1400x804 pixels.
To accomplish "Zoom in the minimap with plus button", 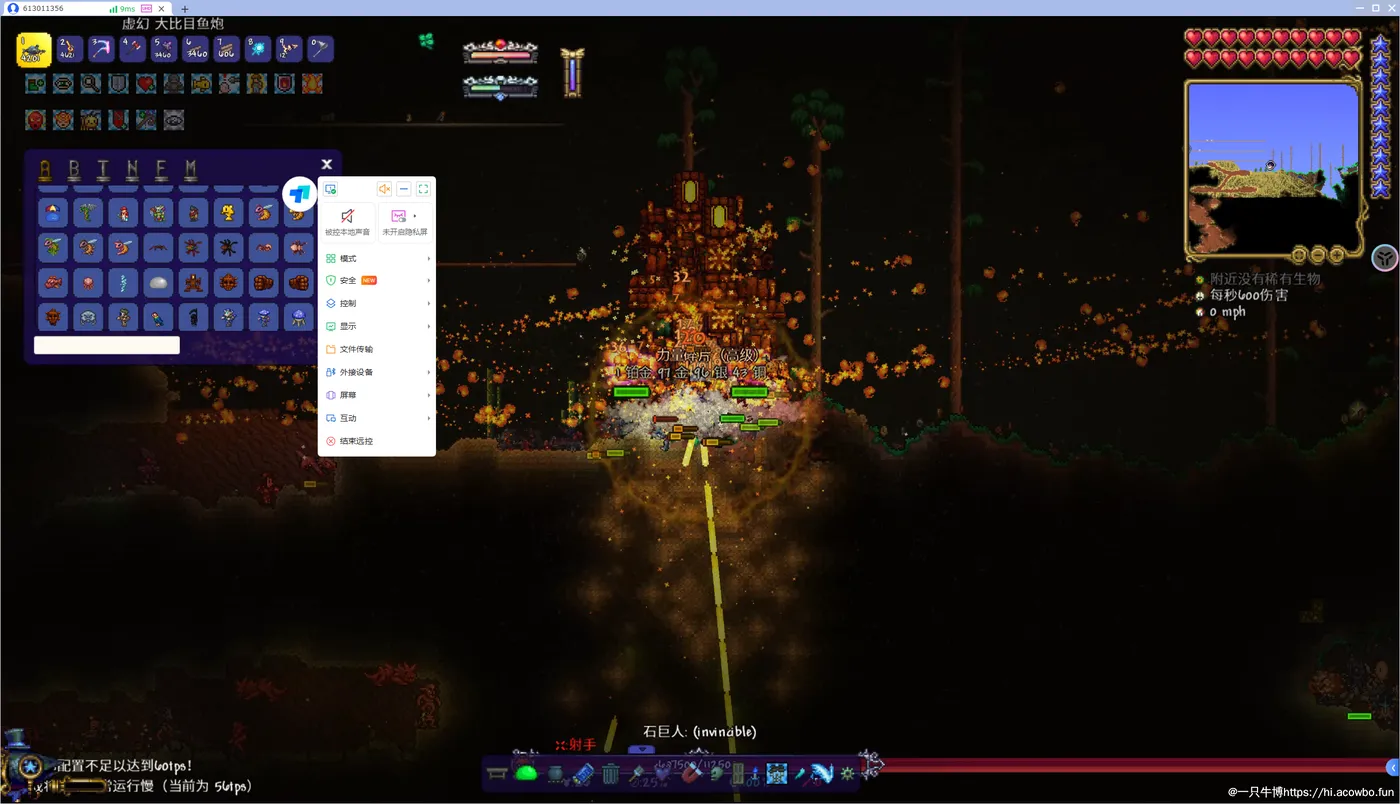I will pos(1336,255).
